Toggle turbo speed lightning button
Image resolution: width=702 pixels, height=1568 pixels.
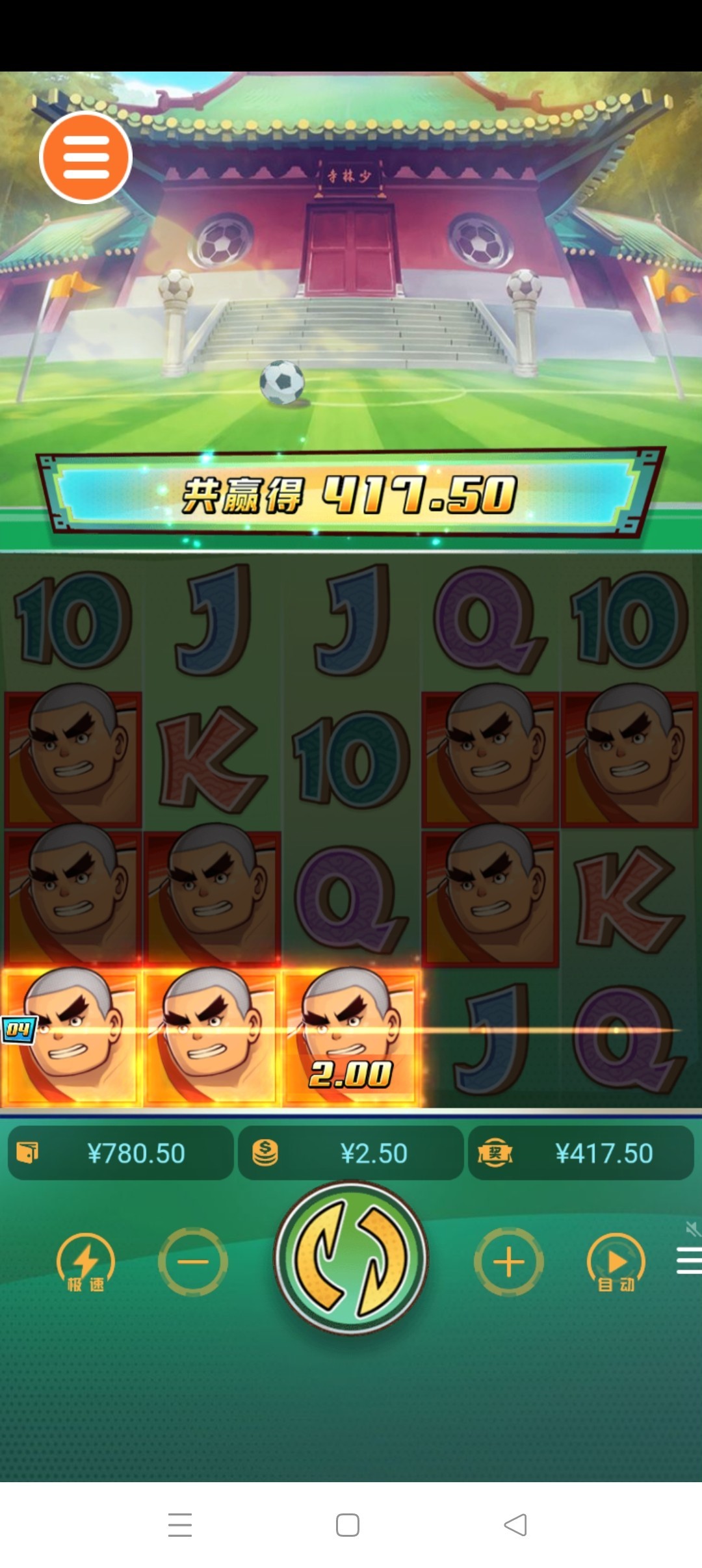click(x=86, y=1262)
